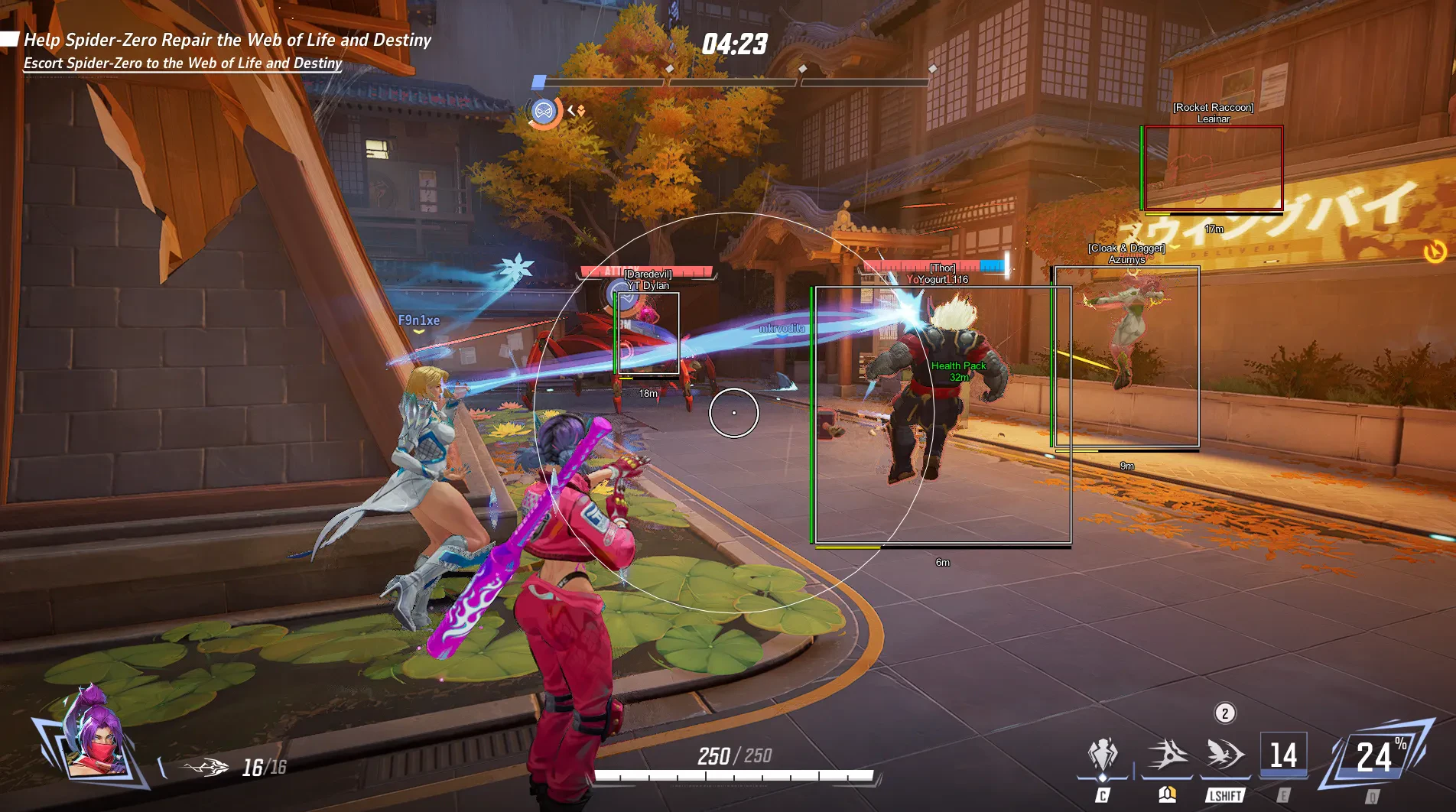Select the psionic crossbow weapon icon
This screenshot has width=1456, height=812.
click(x=206, y=767)
